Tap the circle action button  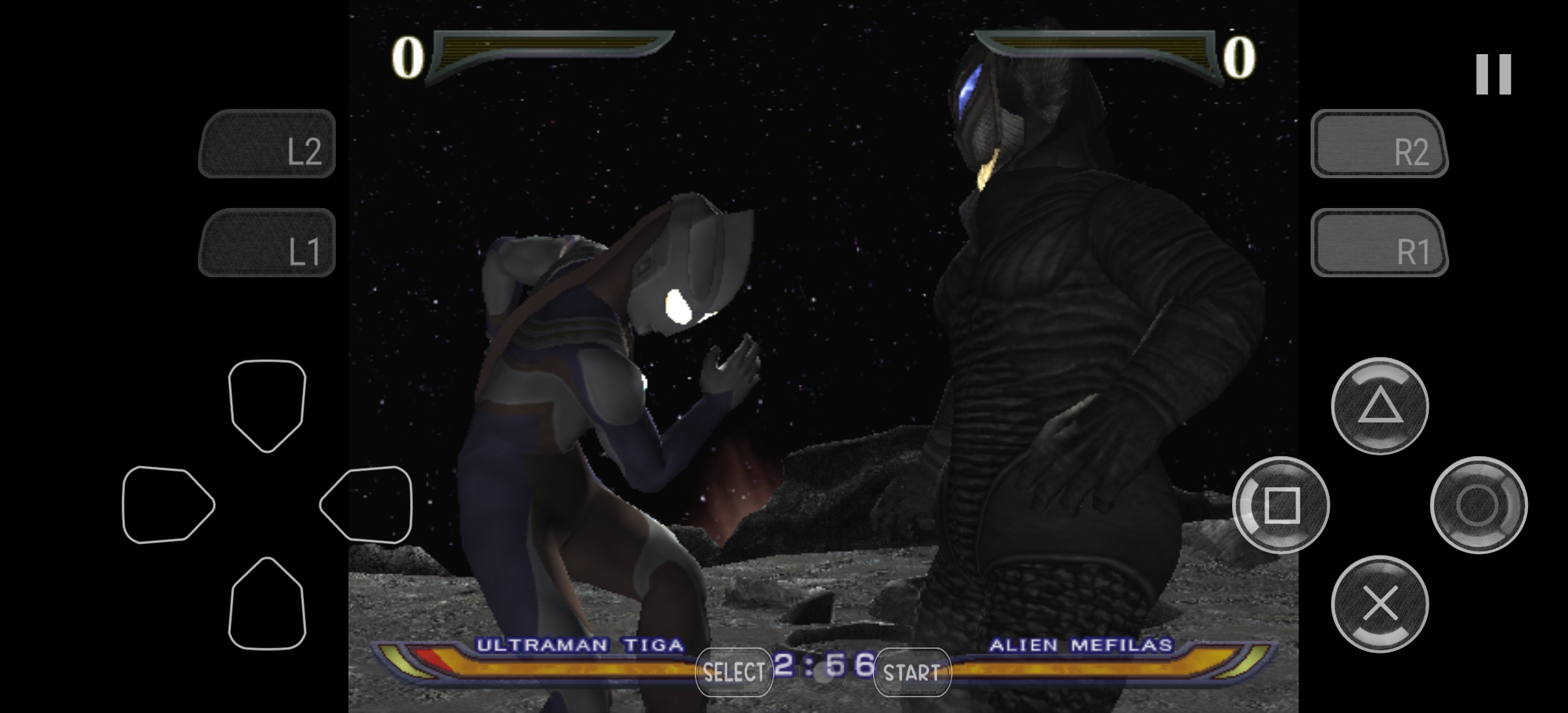(x=1478, y=505)
